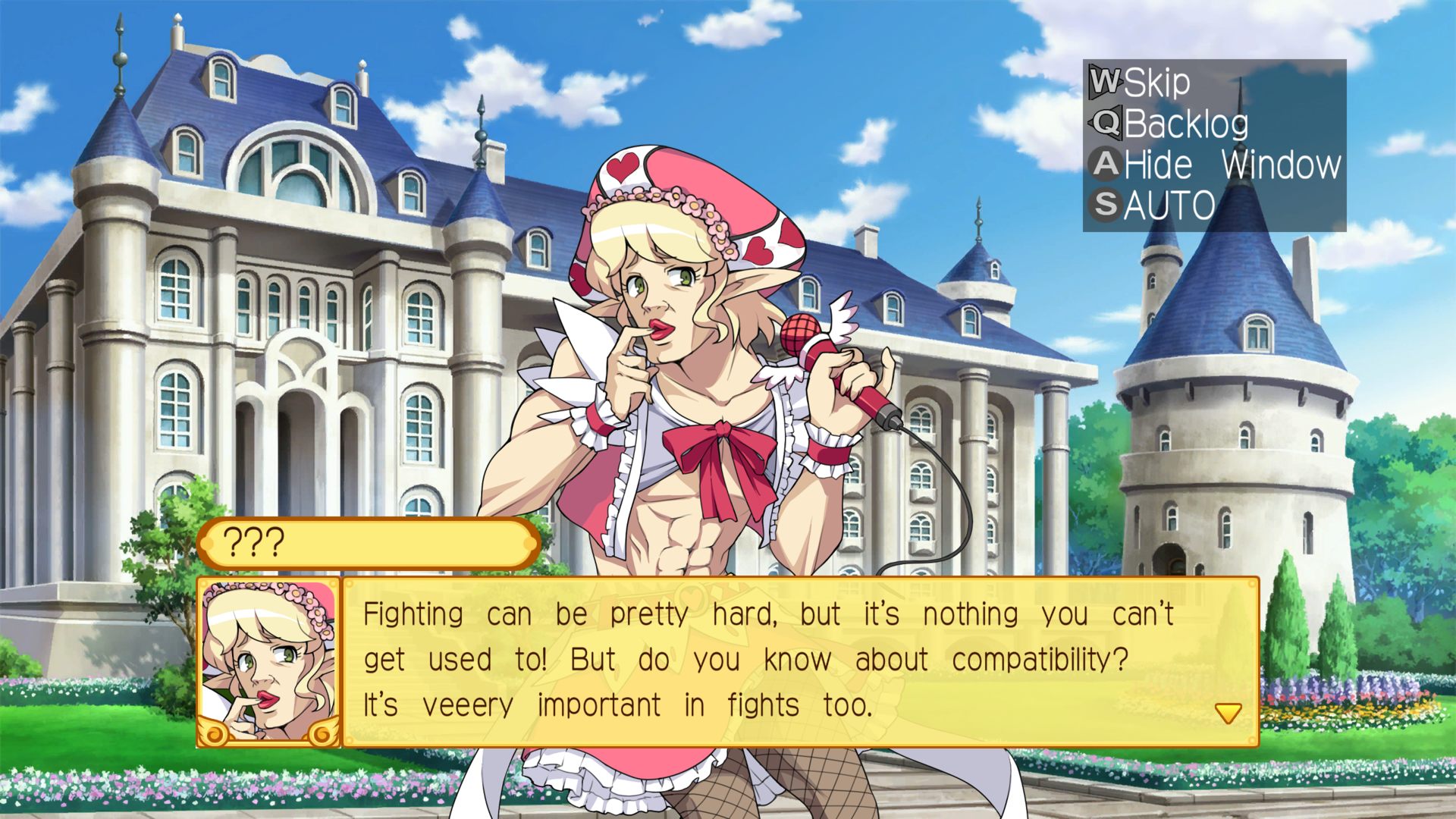Advance dialogue with the yellow arrow
This screenshot has height=819, width=1456.
pos(1228,713)
